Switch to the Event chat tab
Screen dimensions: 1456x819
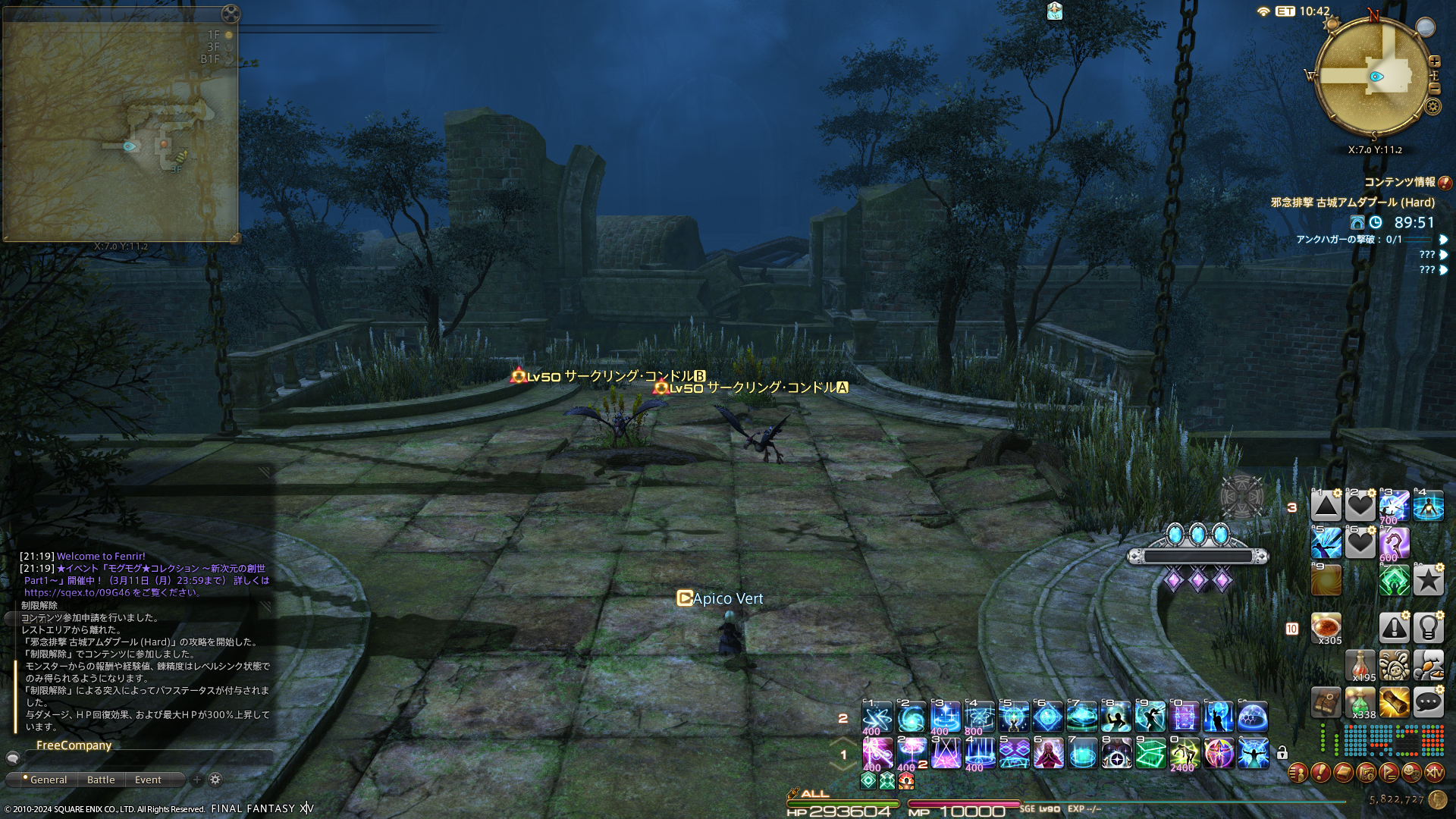click(x=148, y=780)
